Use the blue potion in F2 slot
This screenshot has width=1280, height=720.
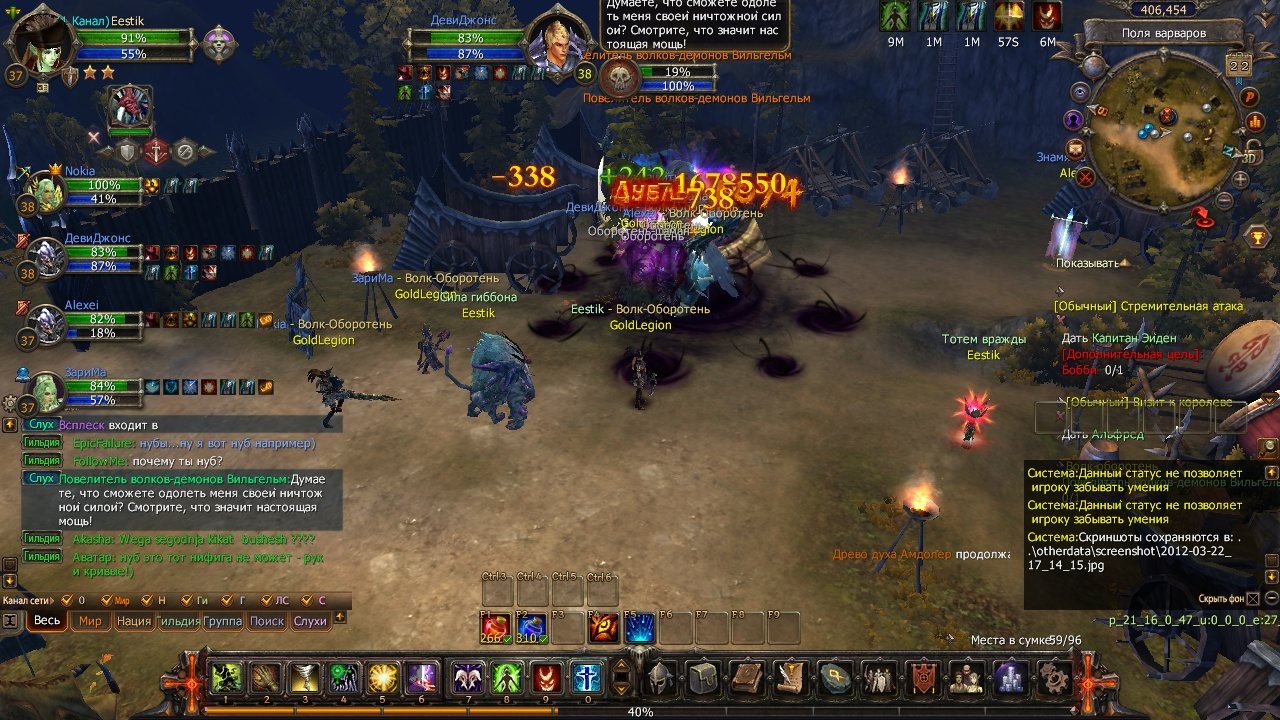click(531, 628)
